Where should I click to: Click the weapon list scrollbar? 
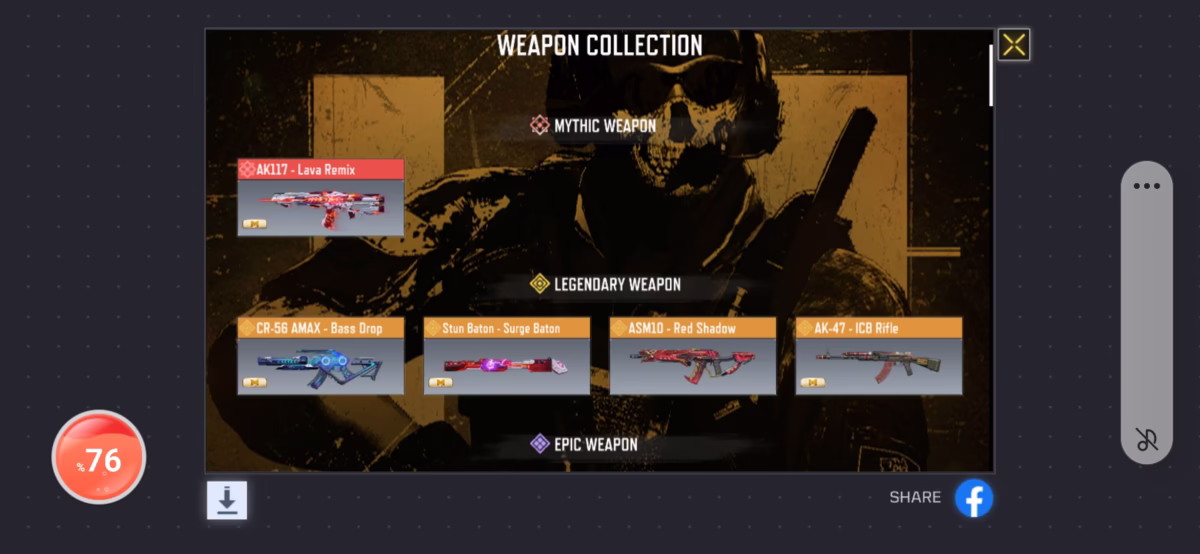(990, 75)
